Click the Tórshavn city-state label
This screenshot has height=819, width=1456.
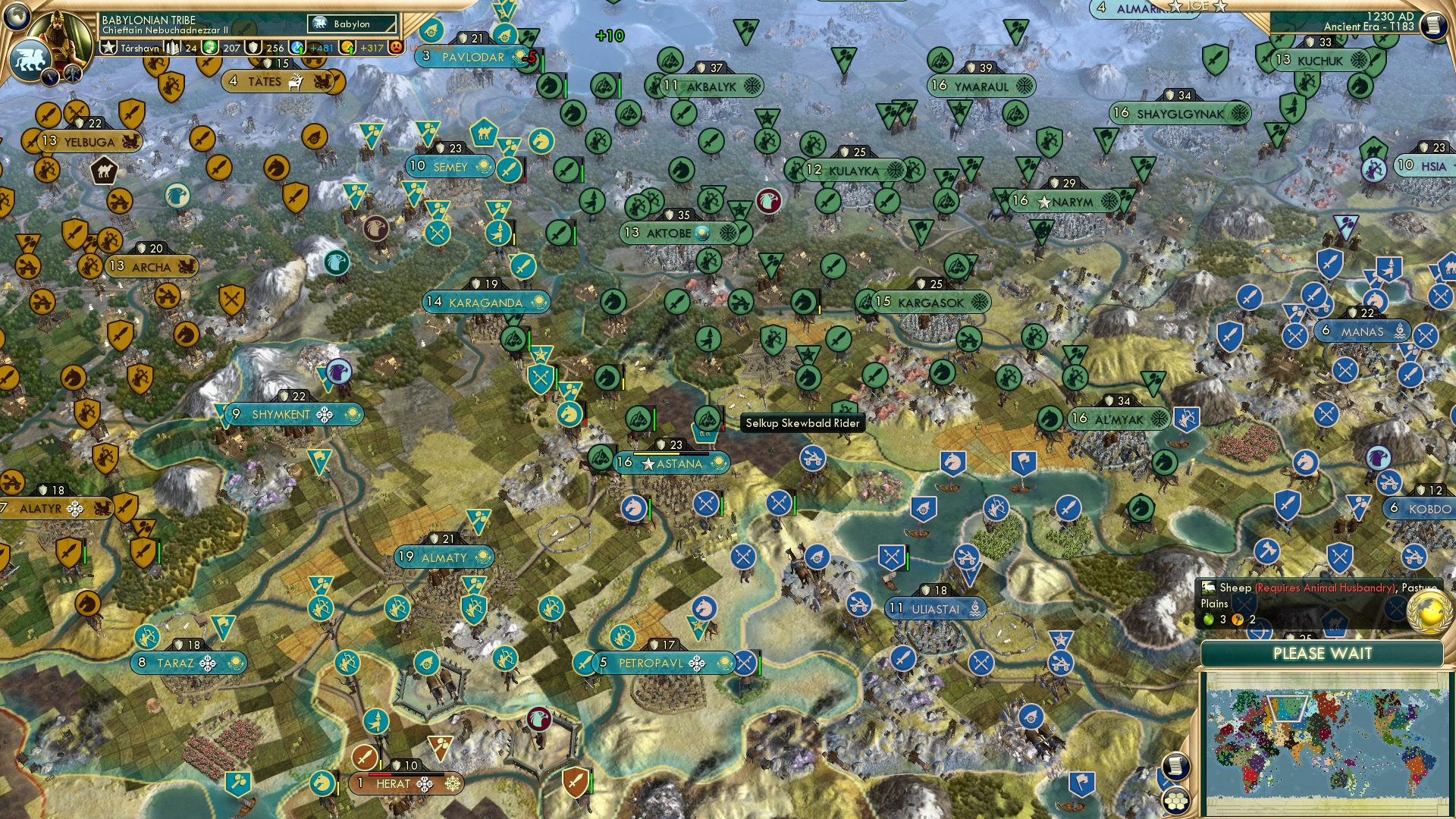click(x=140, y=48)
